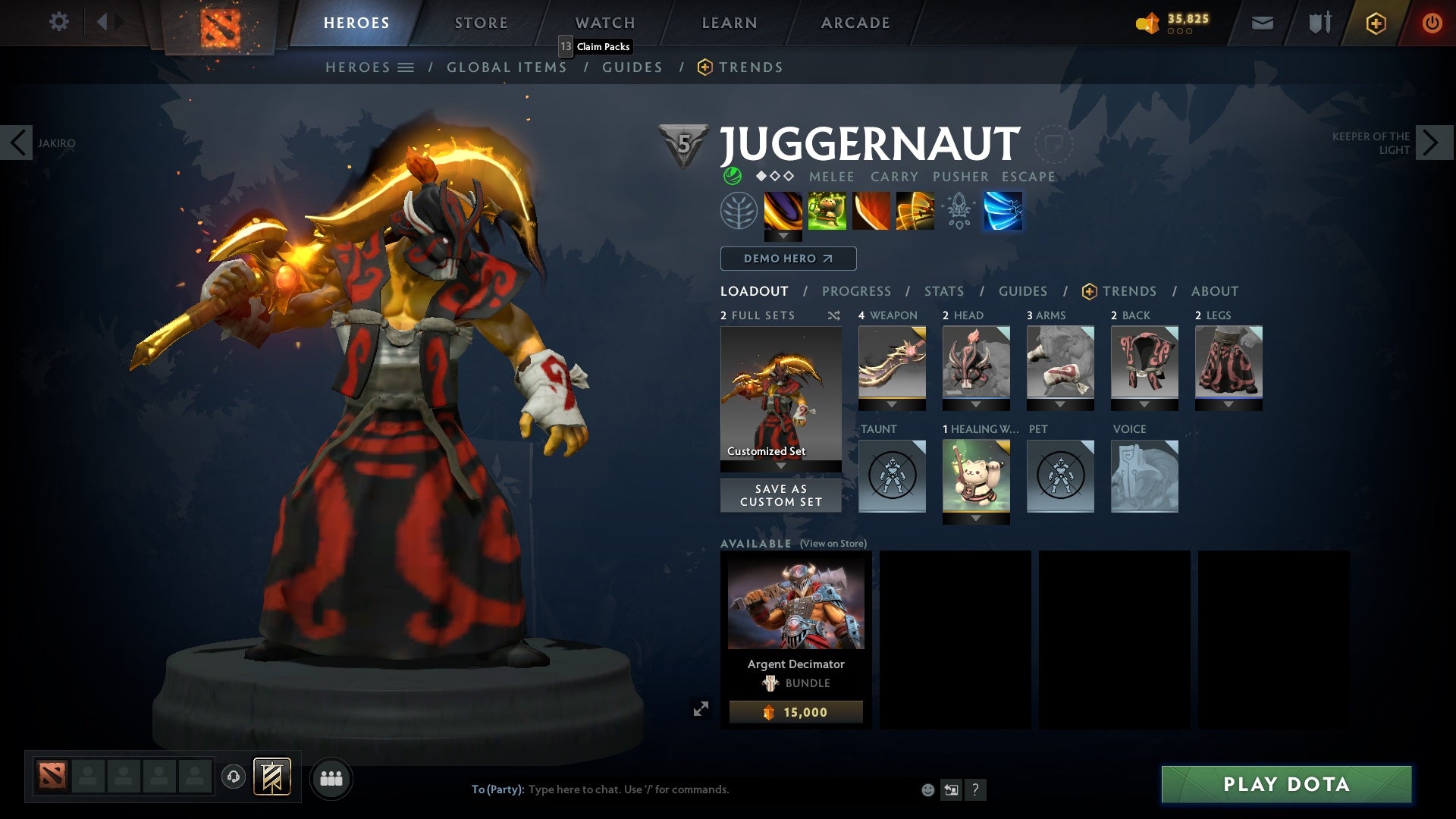Expand the Weapon slot dropdown arrow

click(x=891, y=404)
